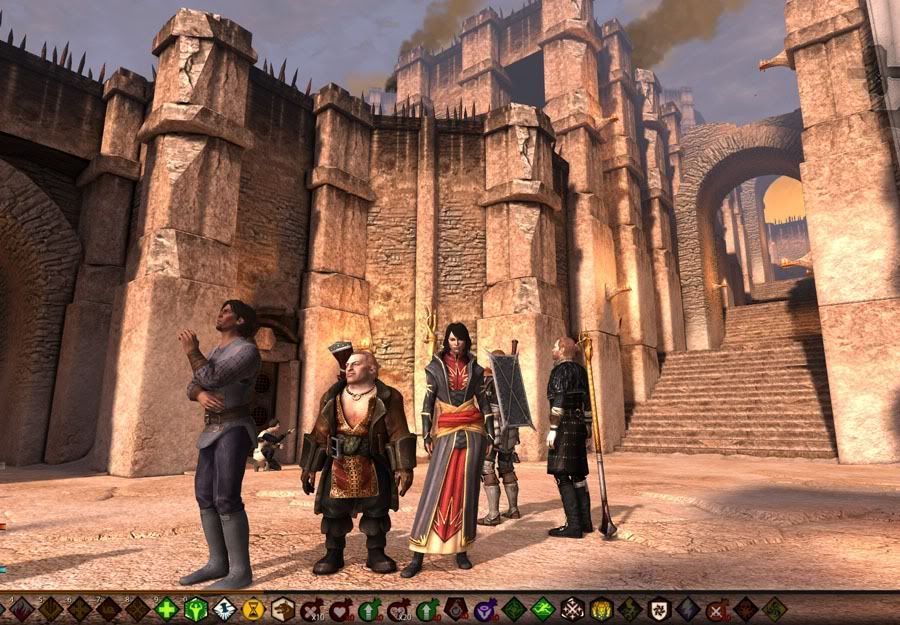Activate the wolf head hotbar slot

[283, 609]
